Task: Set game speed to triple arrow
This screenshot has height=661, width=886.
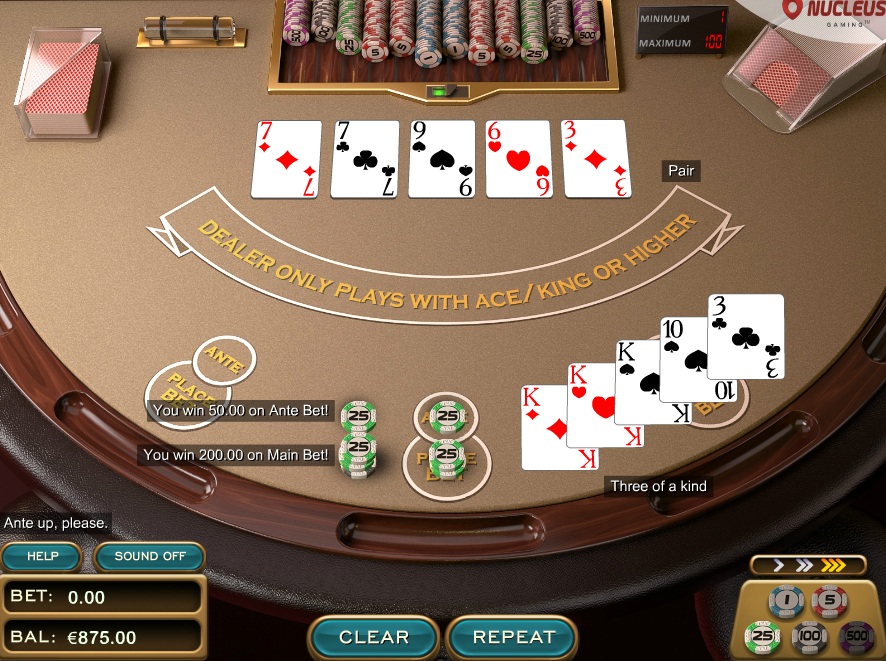Action: pos(833,565)
